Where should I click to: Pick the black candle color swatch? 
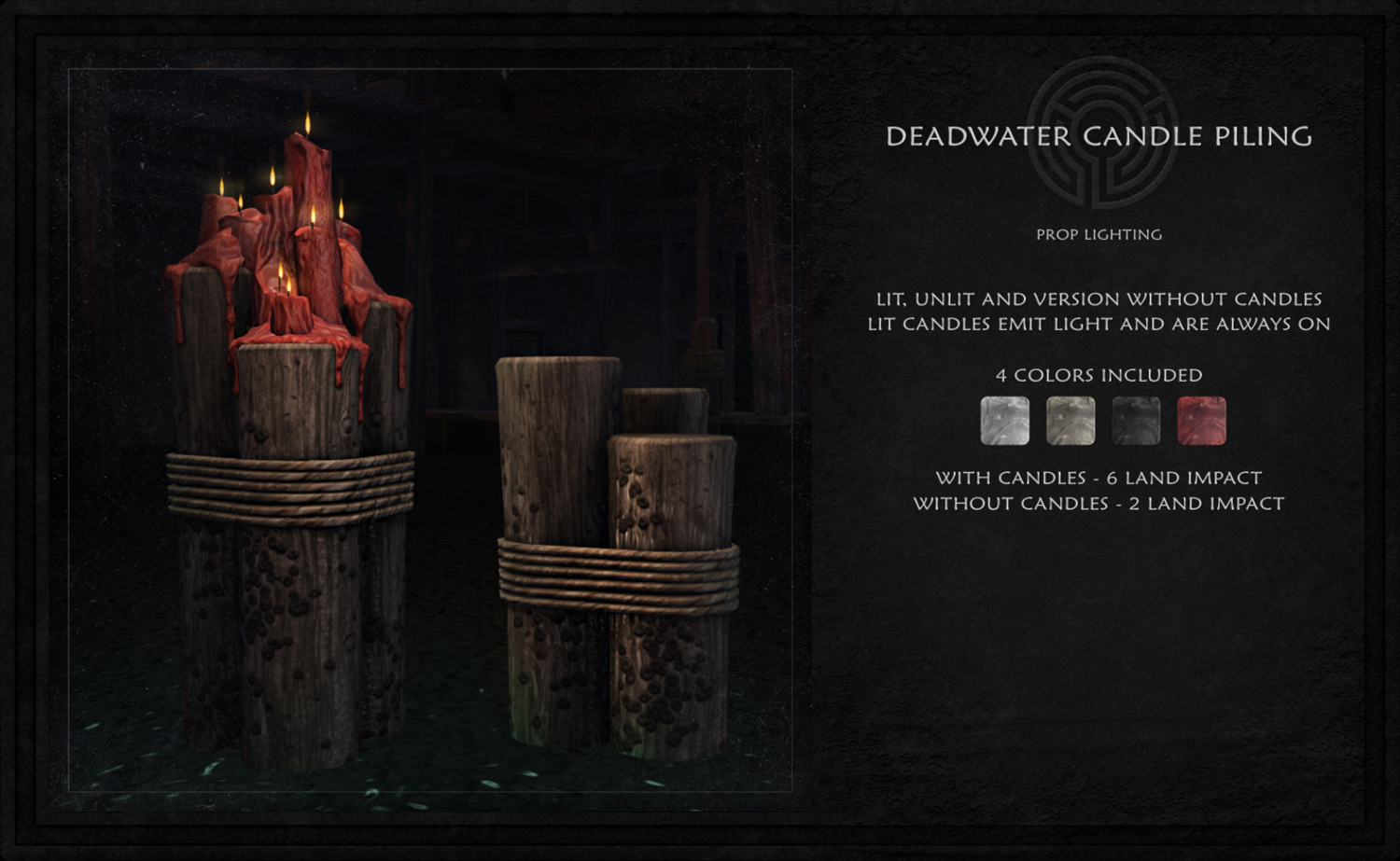(x=1136, y=421)
